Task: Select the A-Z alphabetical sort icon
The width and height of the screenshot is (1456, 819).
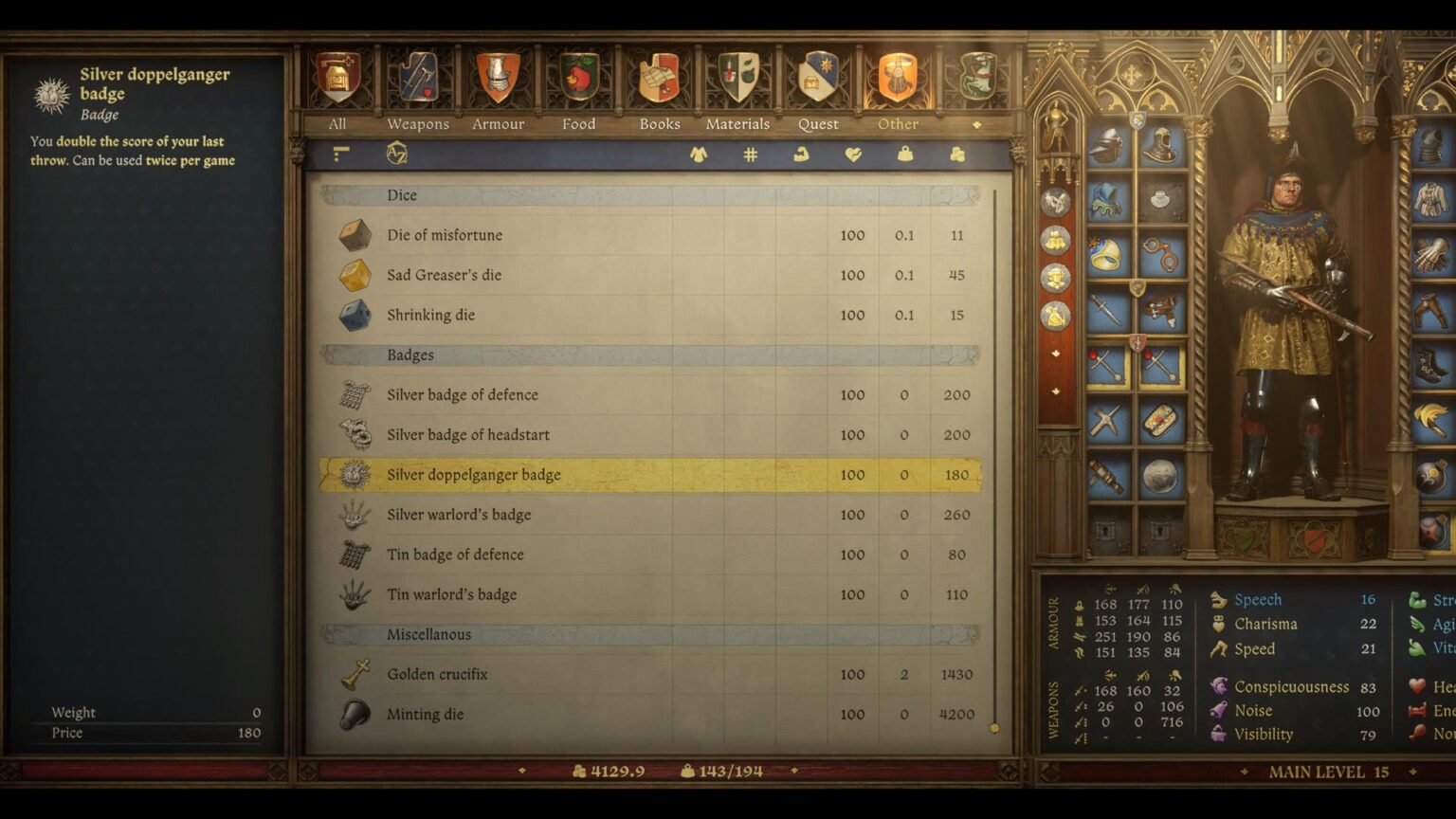Action: tap(396, 155)
